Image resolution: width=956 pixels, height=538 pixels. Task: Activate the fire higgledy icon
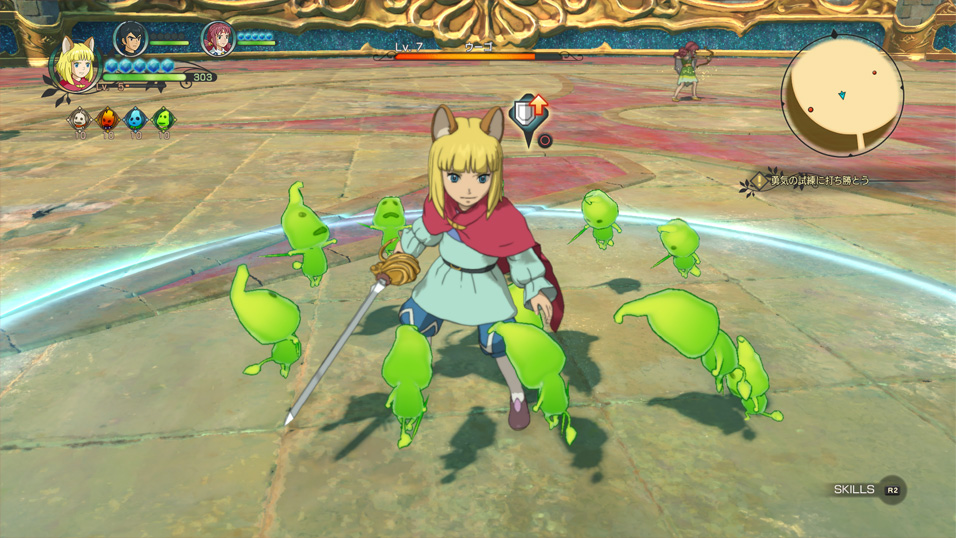[107, 119]
